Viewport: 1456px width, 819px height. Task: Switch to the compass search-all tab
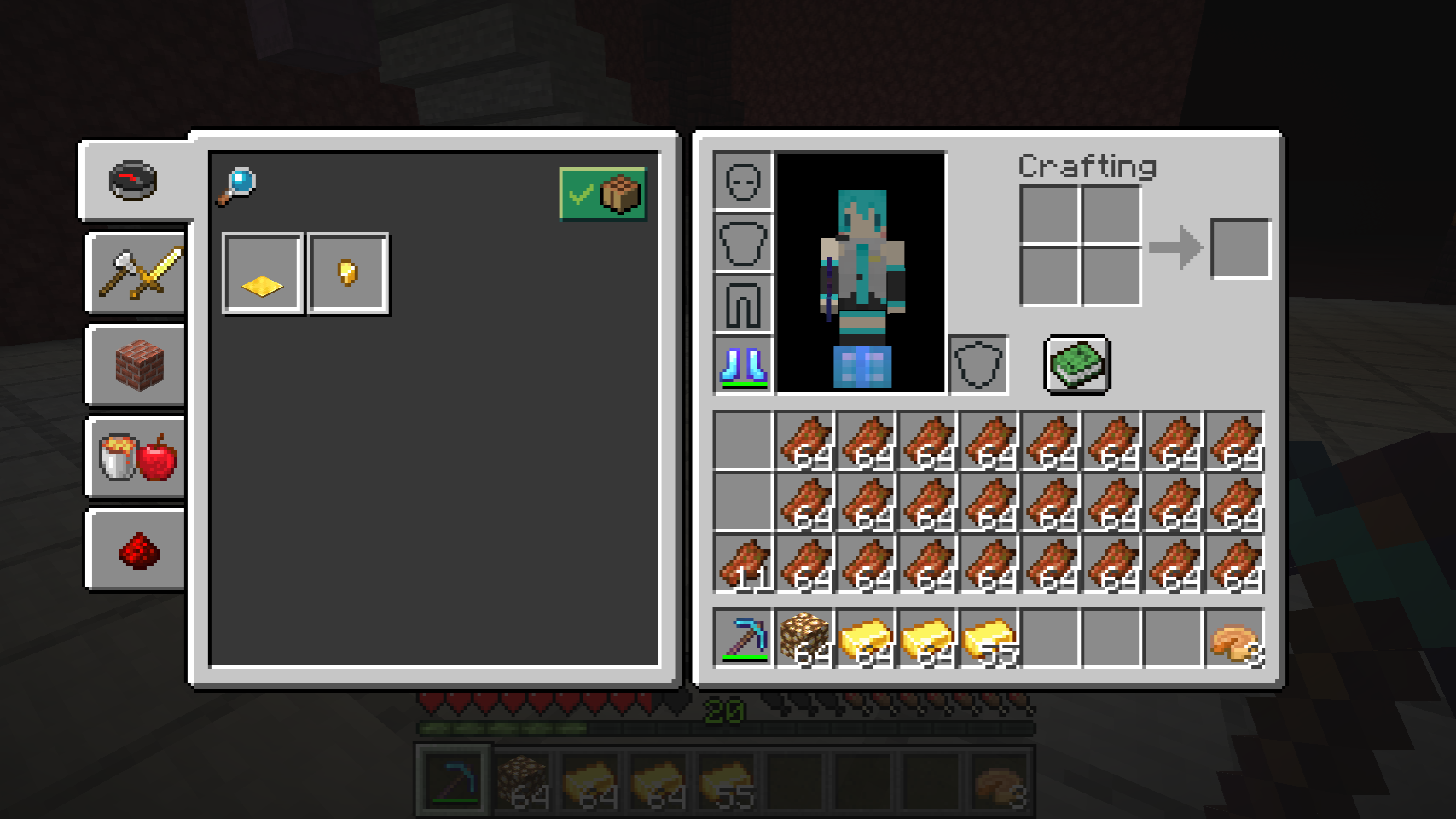pyautogui.click(x=134, y=181)
